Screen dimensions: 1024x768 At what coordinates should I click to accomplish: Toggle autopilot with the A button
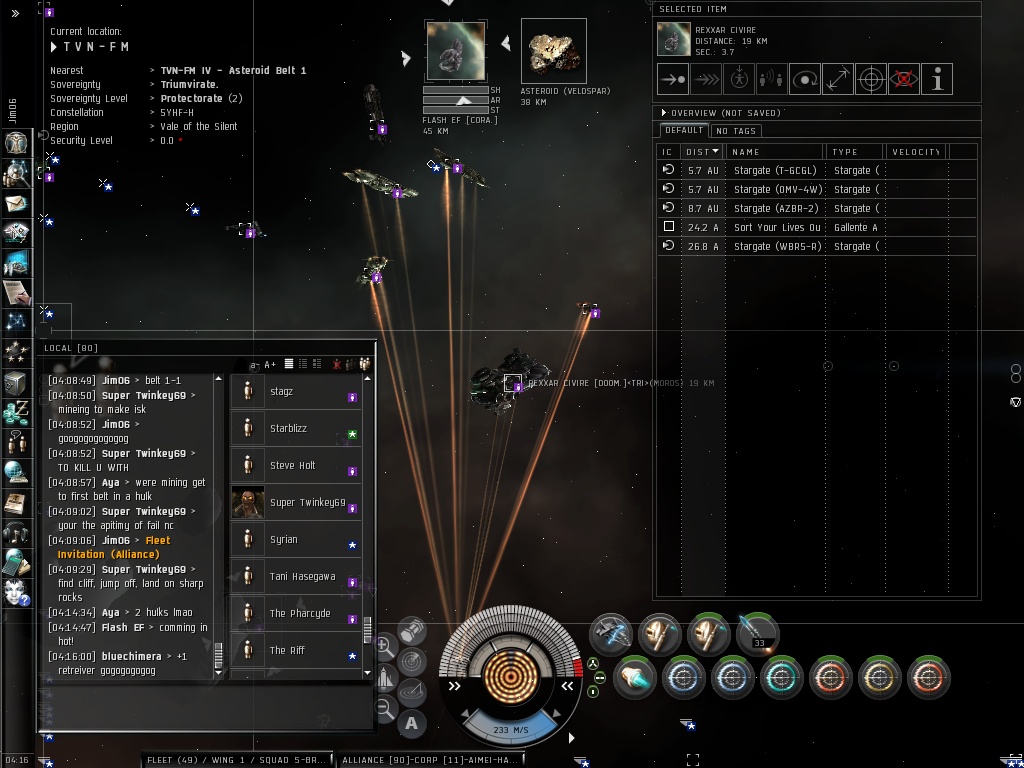click(x=412, y=723)
